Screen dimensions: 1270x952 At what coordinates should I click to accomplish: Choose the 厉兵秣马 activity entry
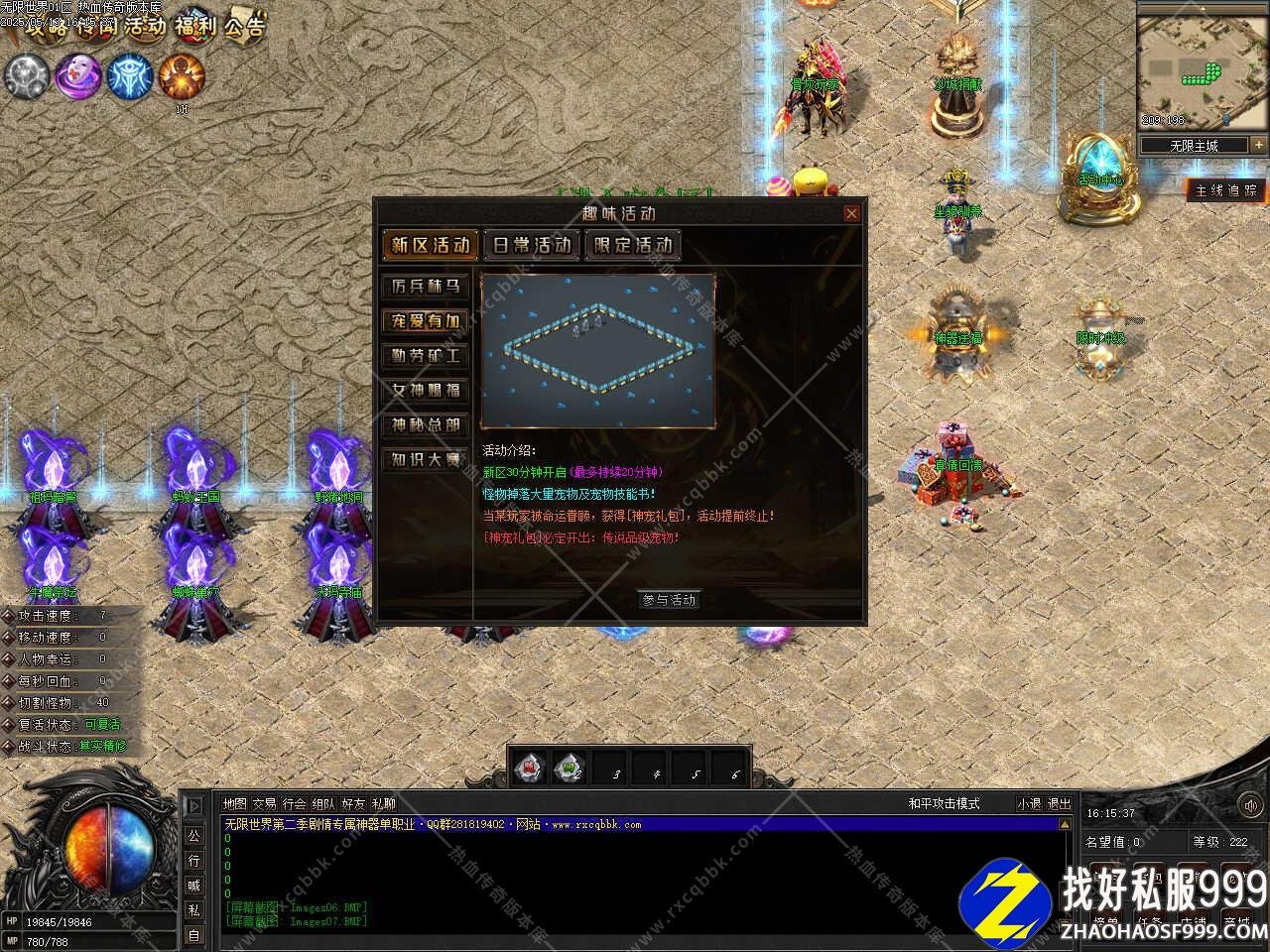click(426, 287)
